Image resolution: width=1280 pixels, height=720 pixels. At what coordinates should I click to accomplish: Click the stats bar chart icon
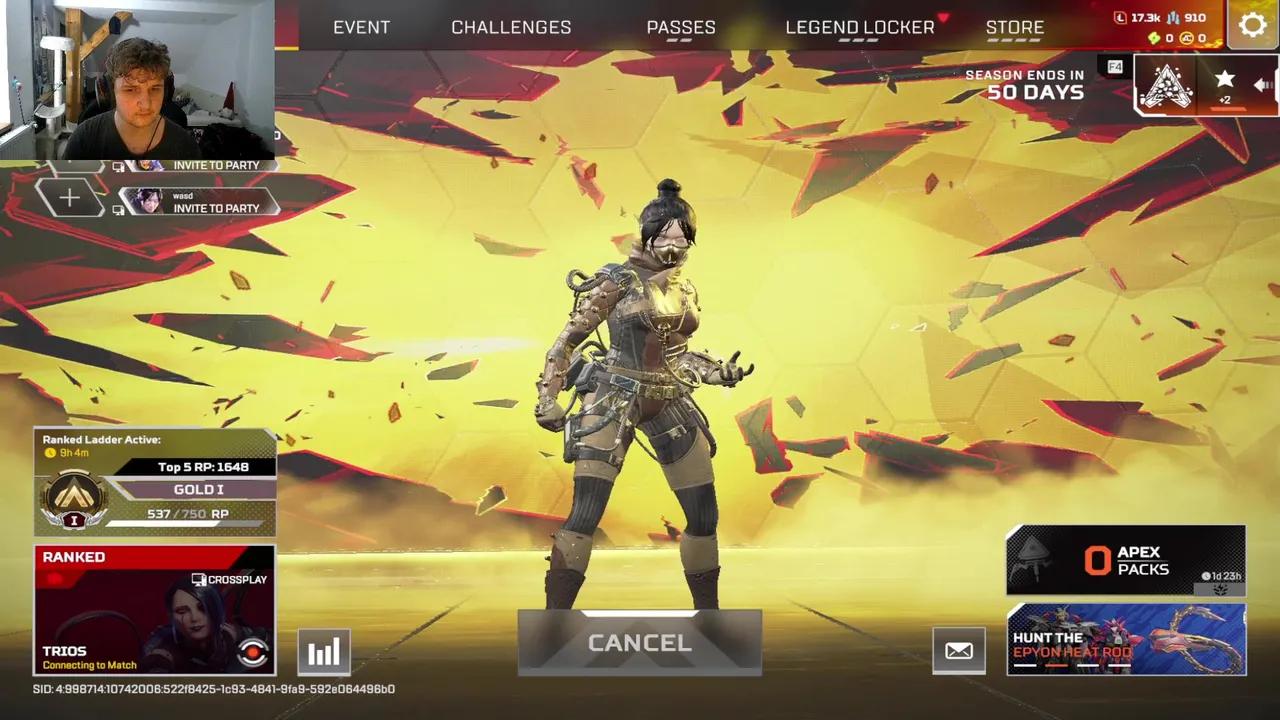point(323,650)
